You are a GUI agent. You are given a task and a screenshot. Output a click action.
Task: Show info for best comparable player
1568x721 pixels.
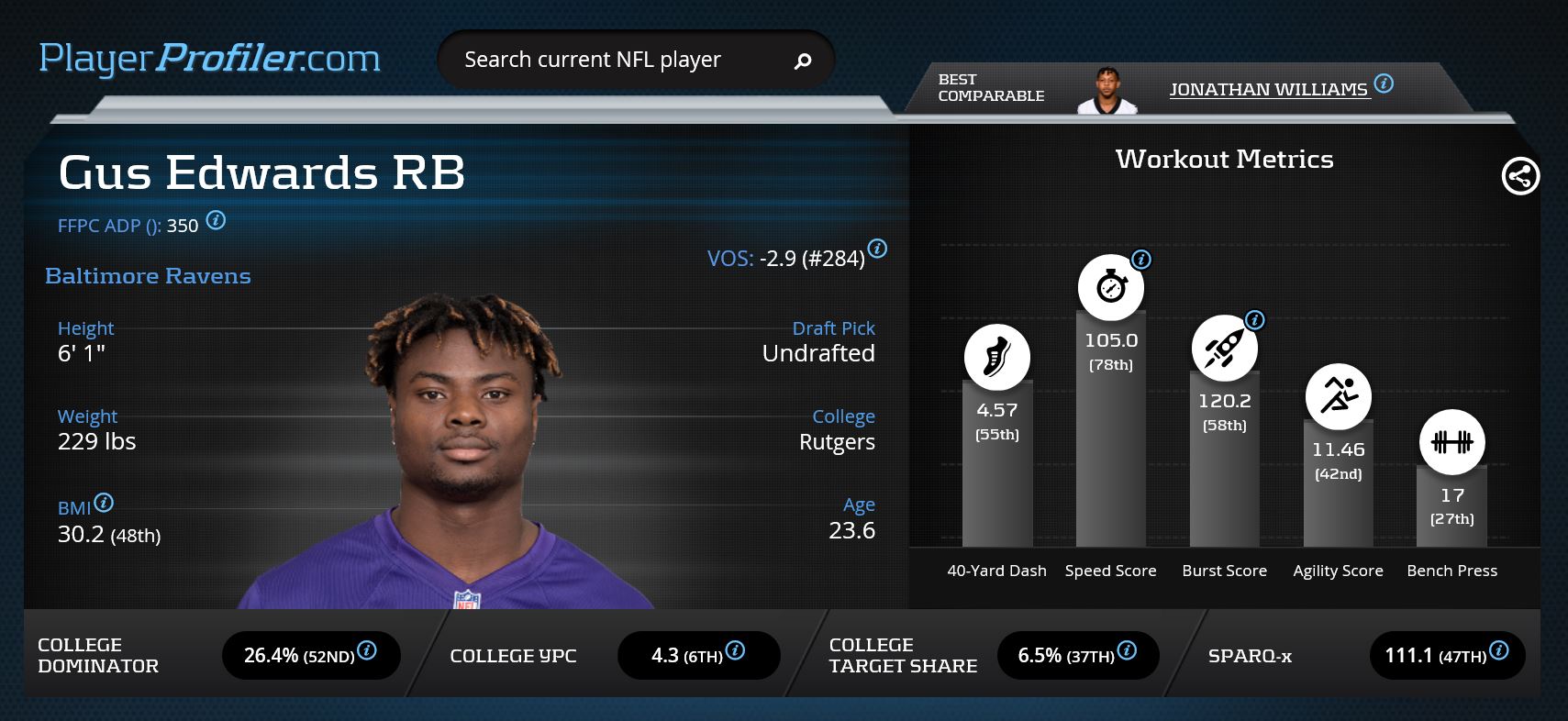pos(1385,84)
